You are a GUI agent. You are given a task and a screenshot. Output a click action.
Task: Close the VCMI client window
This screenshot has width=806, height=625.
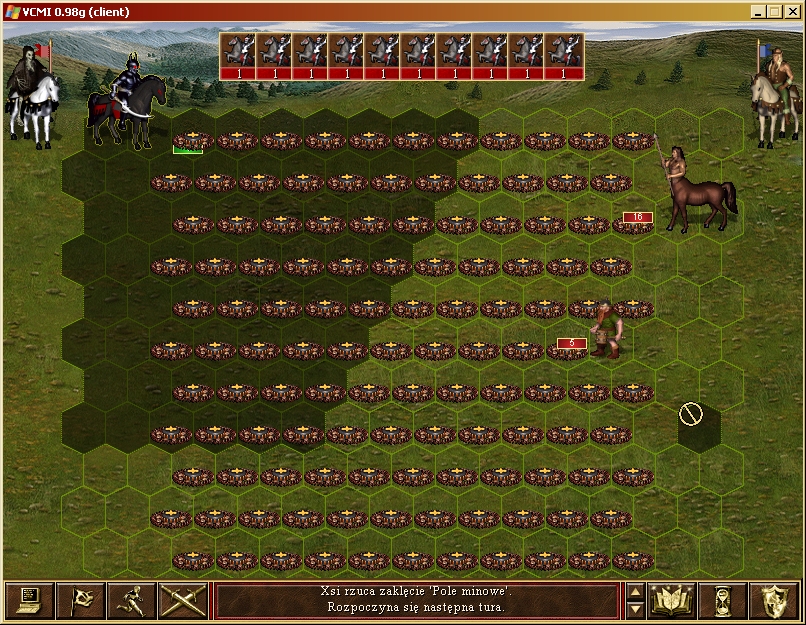coord(792,12)
